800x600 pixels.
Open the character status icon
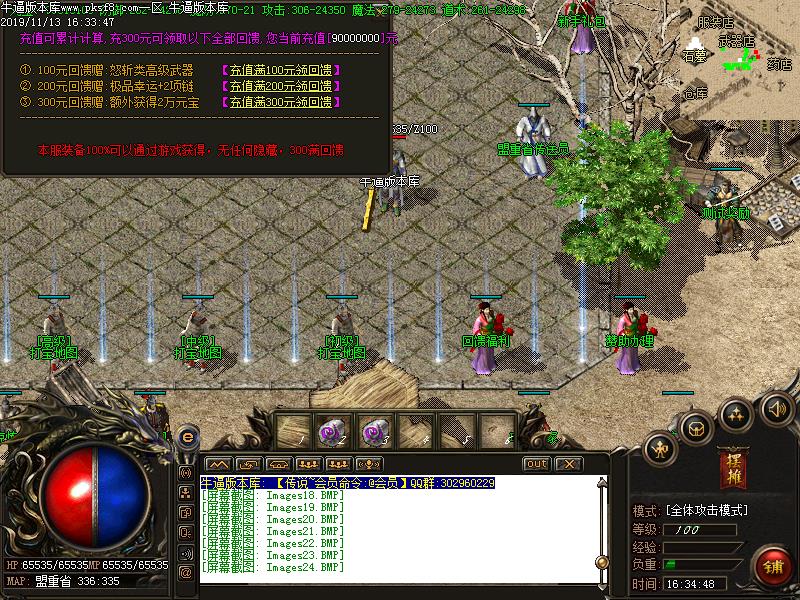pos(660,447)
